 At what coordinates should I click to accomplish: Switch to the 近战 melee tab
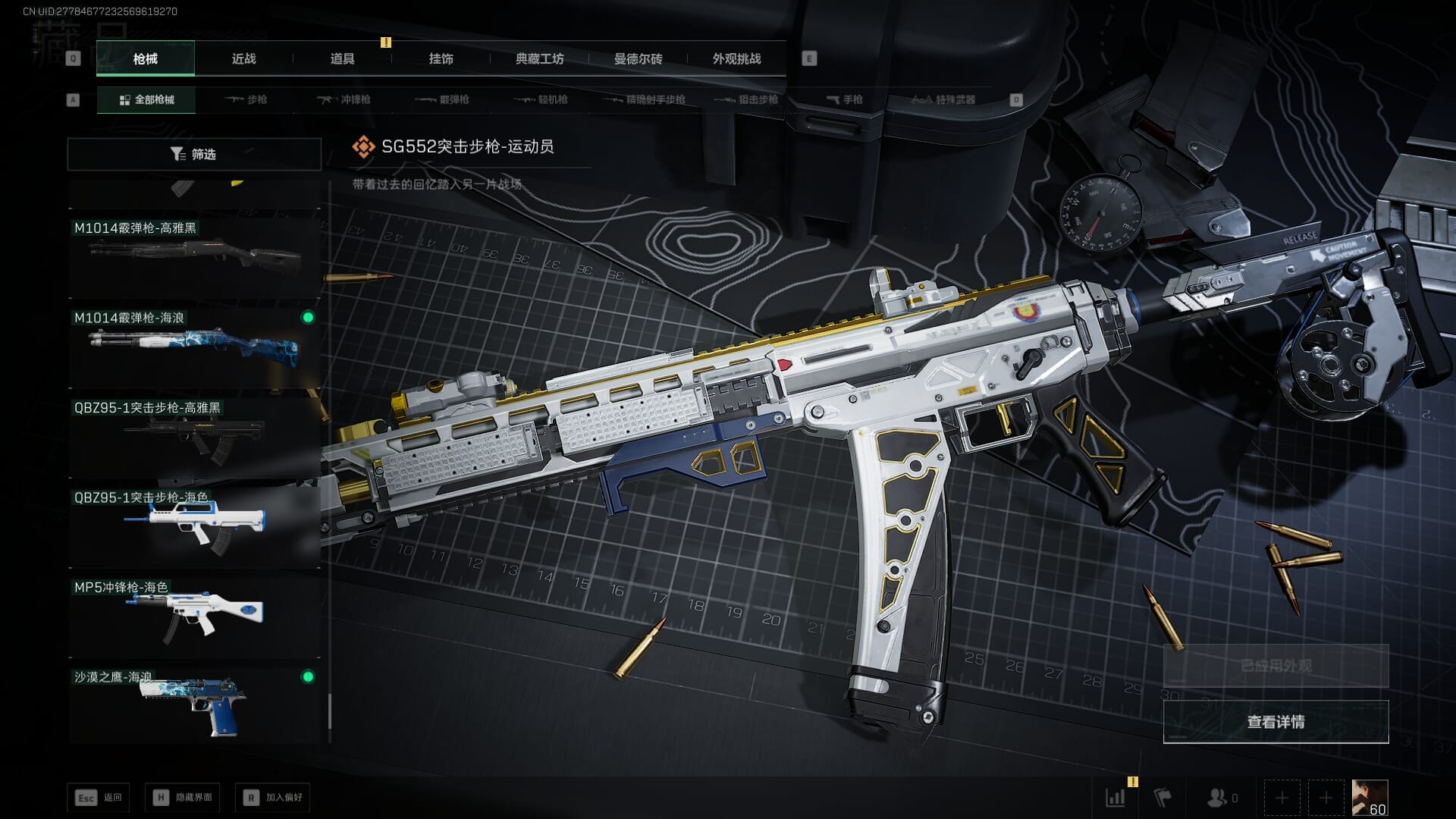tap(243, 58)
